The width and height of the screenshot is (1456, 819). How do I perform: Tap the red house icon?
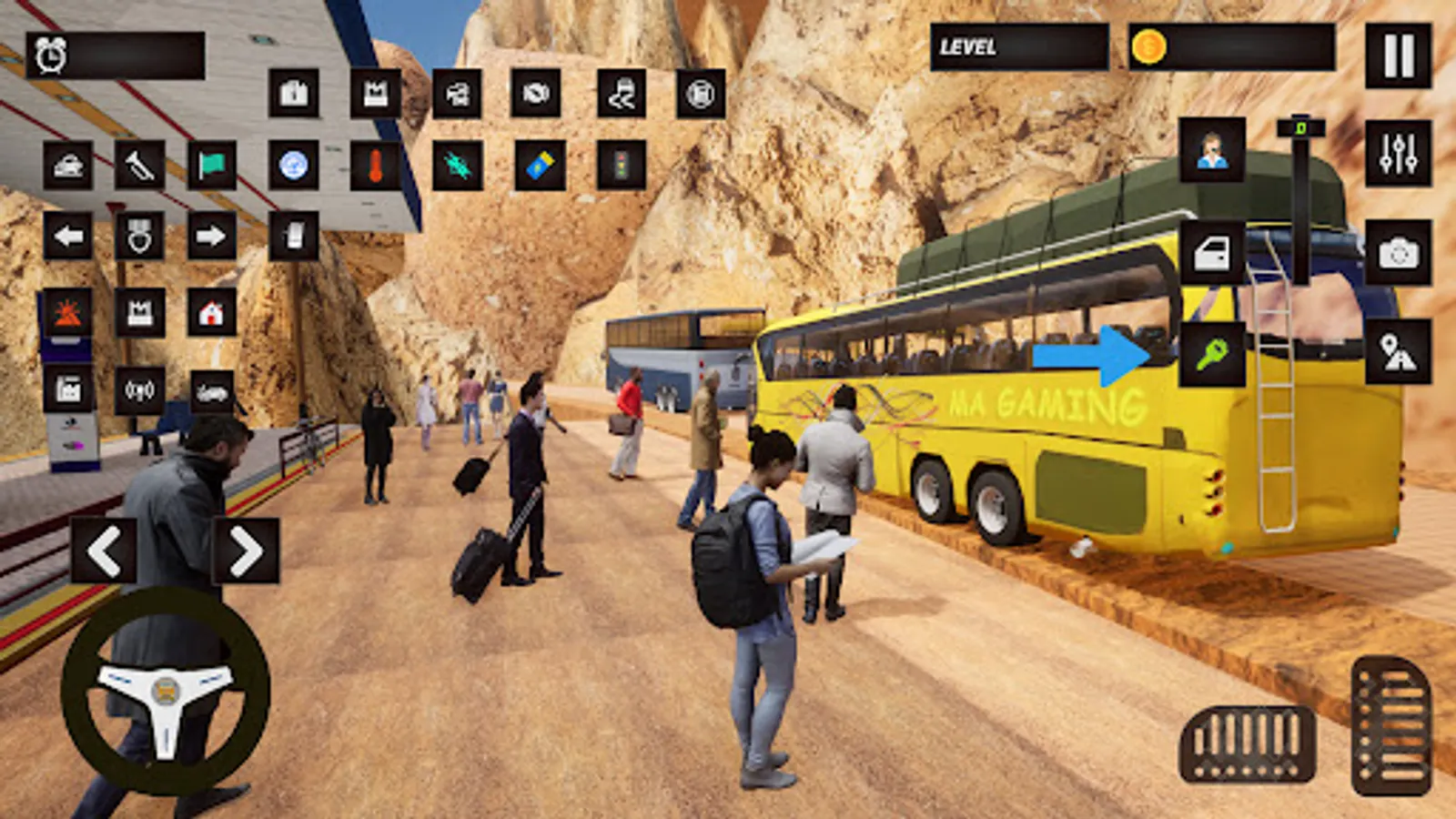211,313
